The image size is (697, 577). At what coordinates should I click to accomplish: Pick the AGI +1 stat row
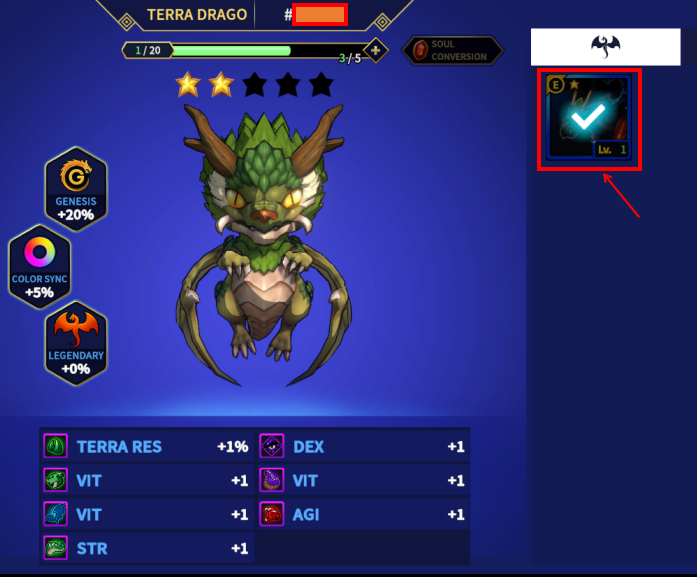click(364, 514)
